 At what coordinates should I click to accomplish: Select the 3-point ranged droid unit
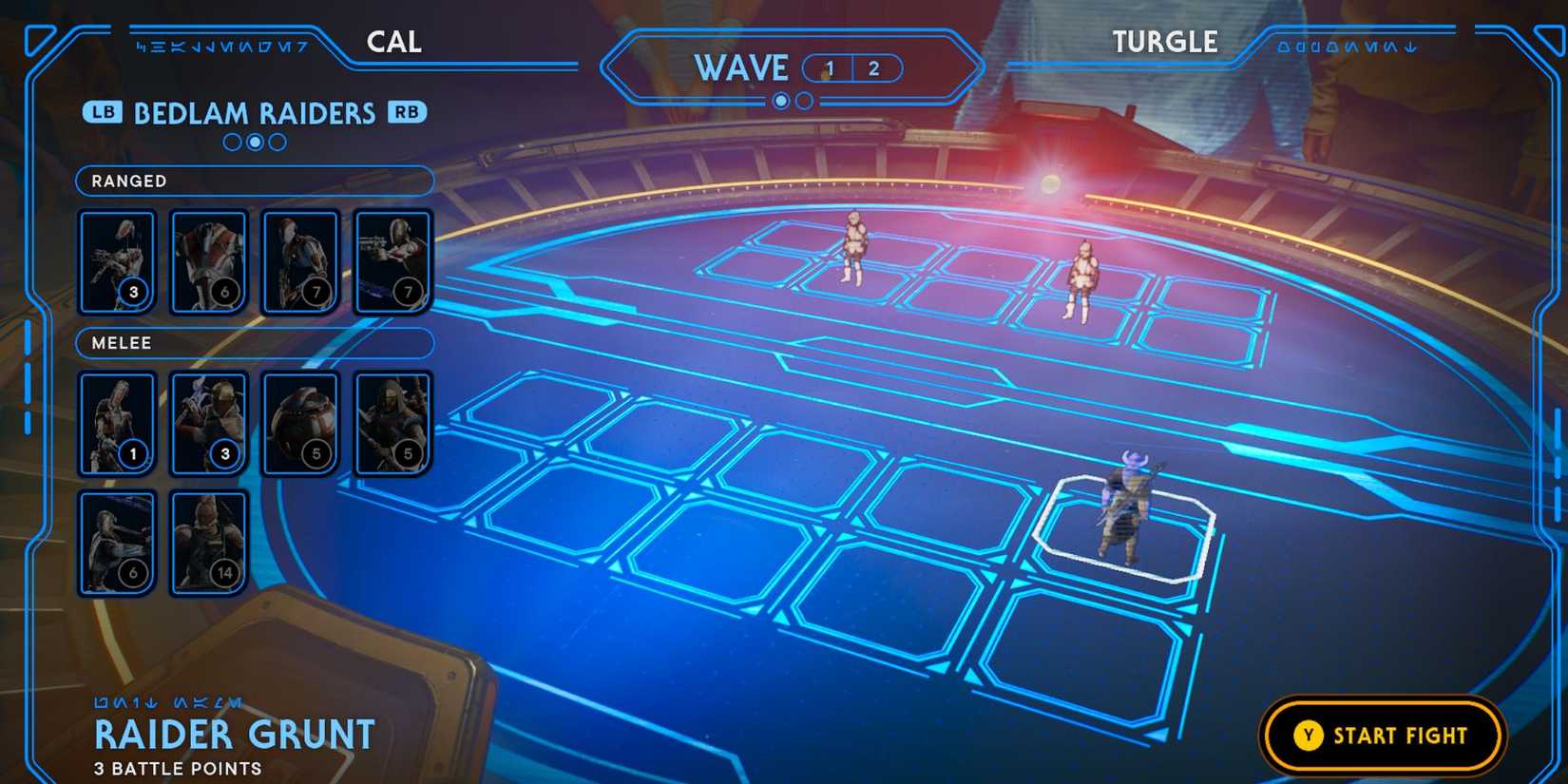tap(117, 261)
